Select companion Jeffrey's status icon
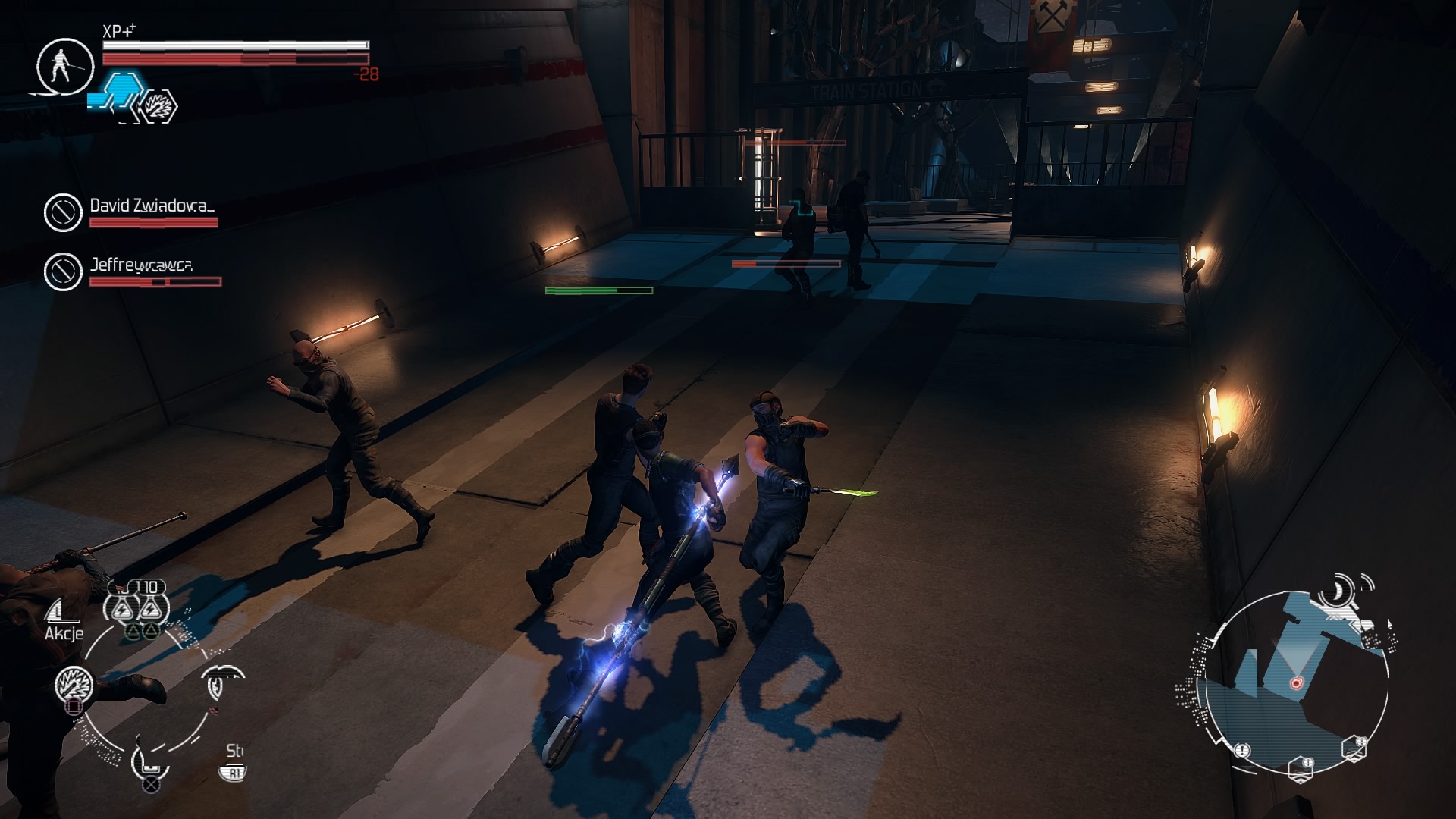Screen dimensions: 1456x819 click(63, 271)
